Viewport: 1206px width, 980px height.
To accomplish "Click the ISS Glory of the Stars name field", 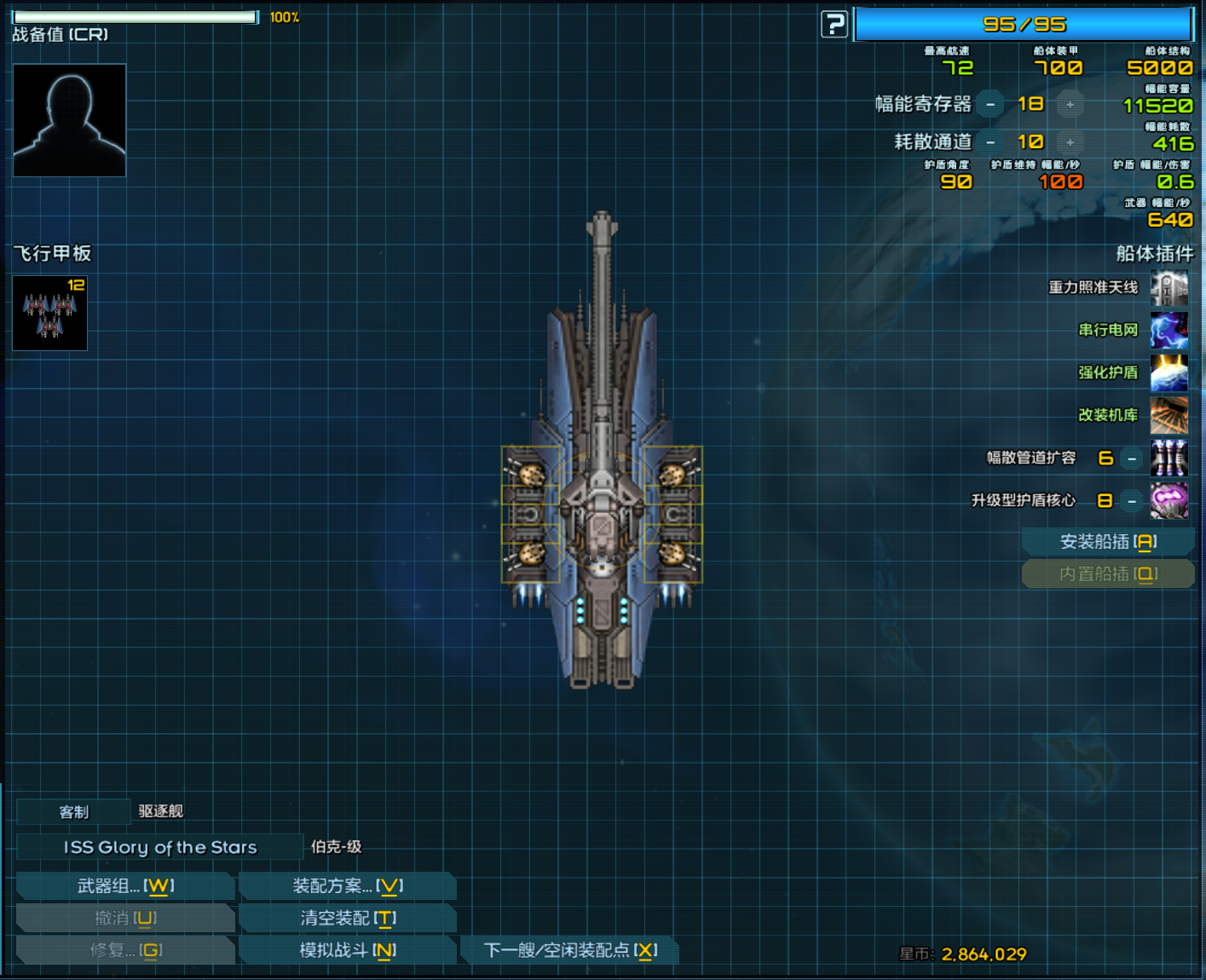I will (160, 847).
